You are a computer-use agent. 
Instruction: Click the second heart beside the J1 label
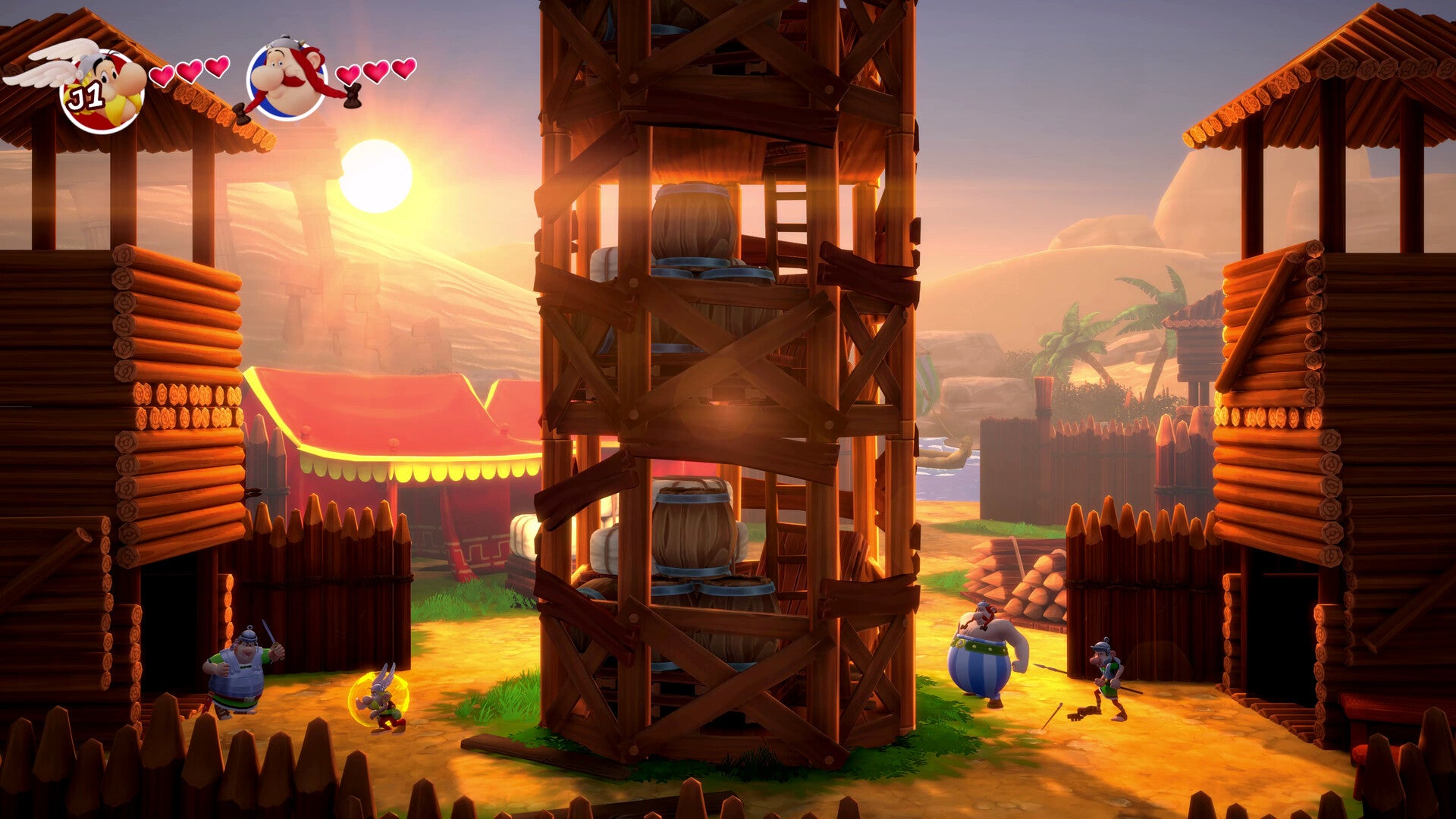coord(190,71)
